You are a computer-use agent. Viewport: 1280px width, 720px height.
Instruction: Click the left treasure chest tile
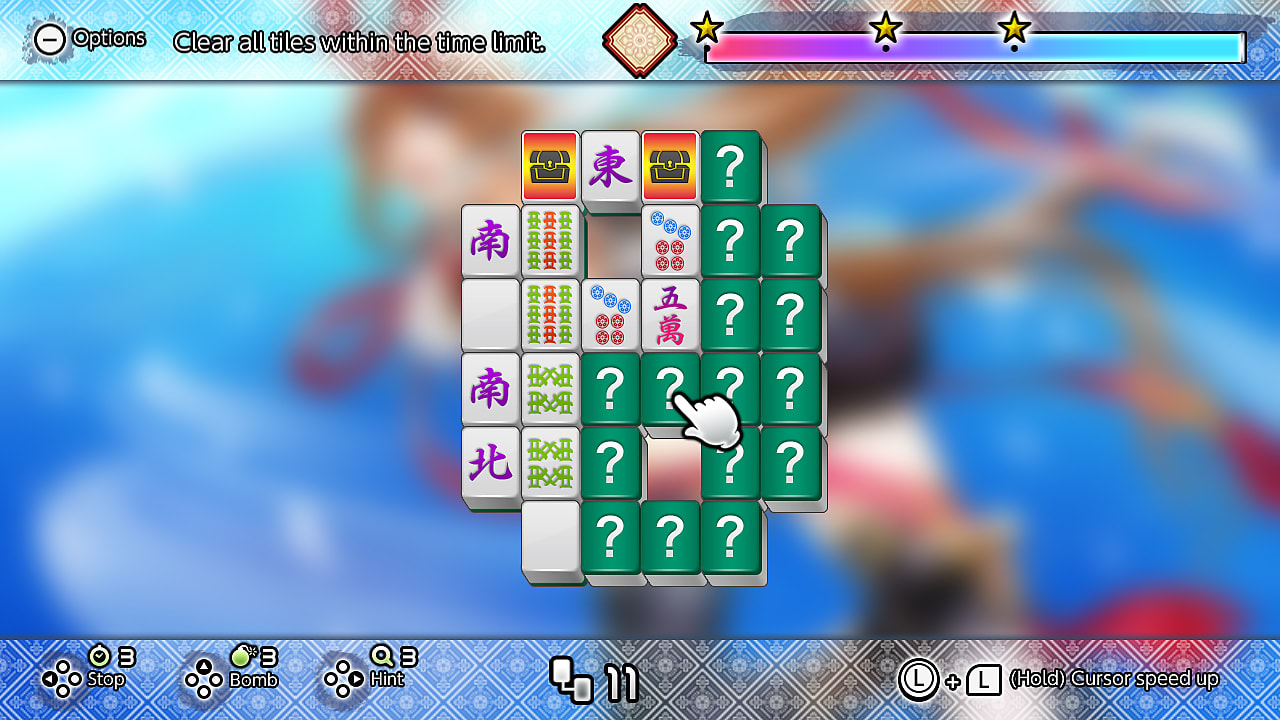548,167
